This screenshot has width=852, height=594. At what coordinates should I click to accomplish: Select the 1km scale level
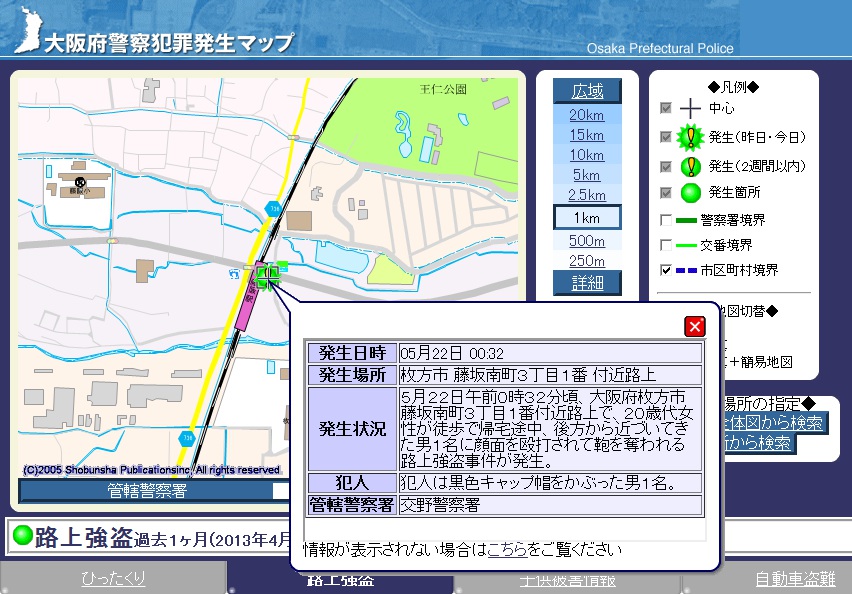coord(587,217)
